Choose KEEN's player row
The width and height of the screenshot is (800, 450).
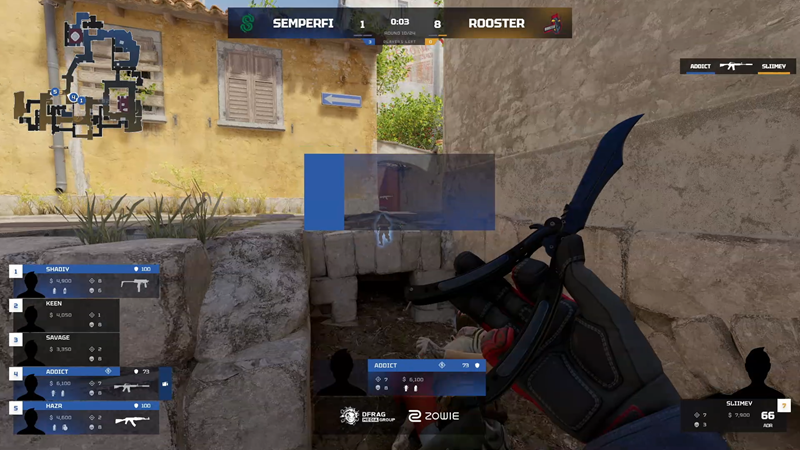(x=70, y=314)
